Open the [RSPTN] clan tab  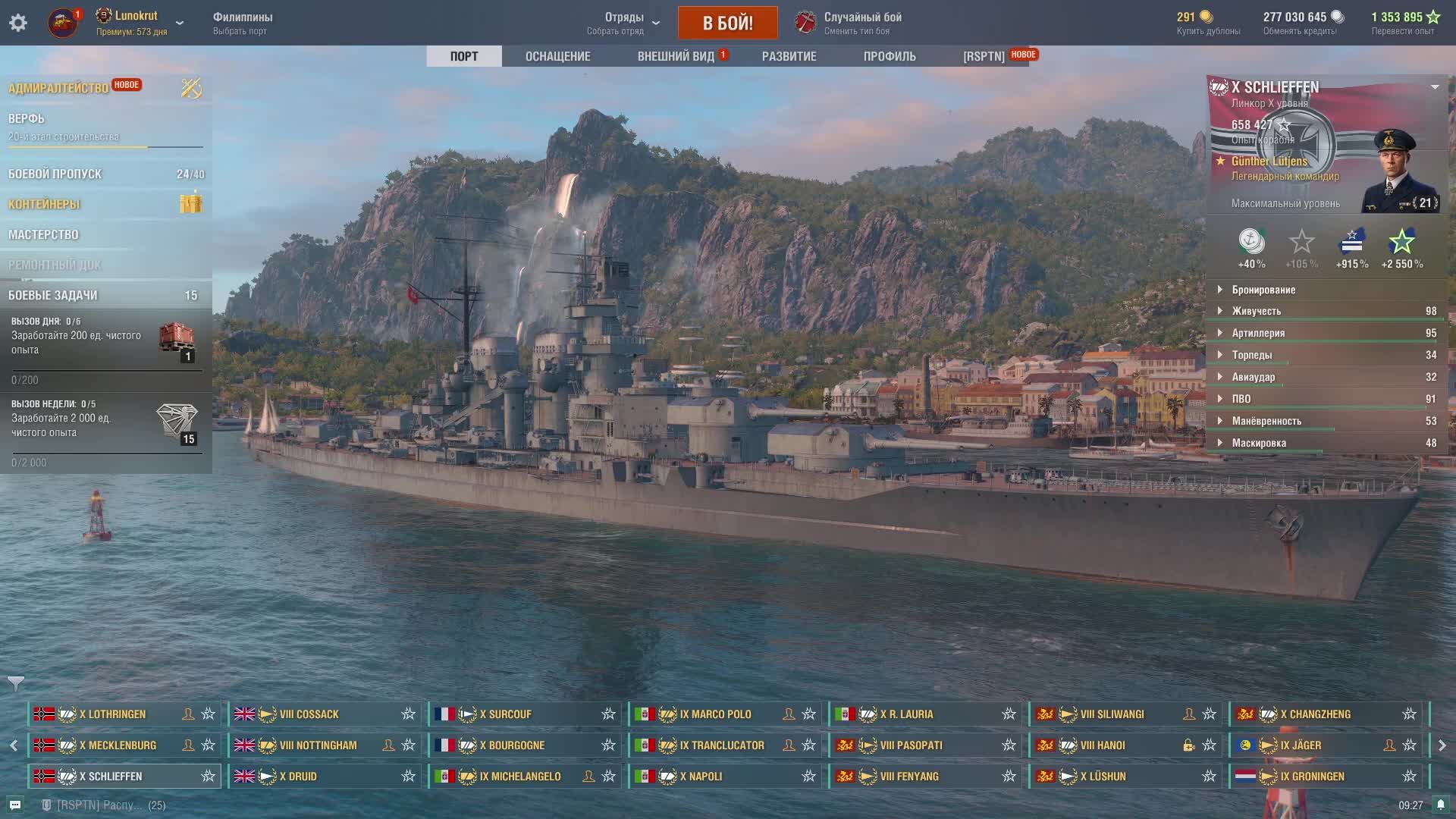click(x=984, y=56)
